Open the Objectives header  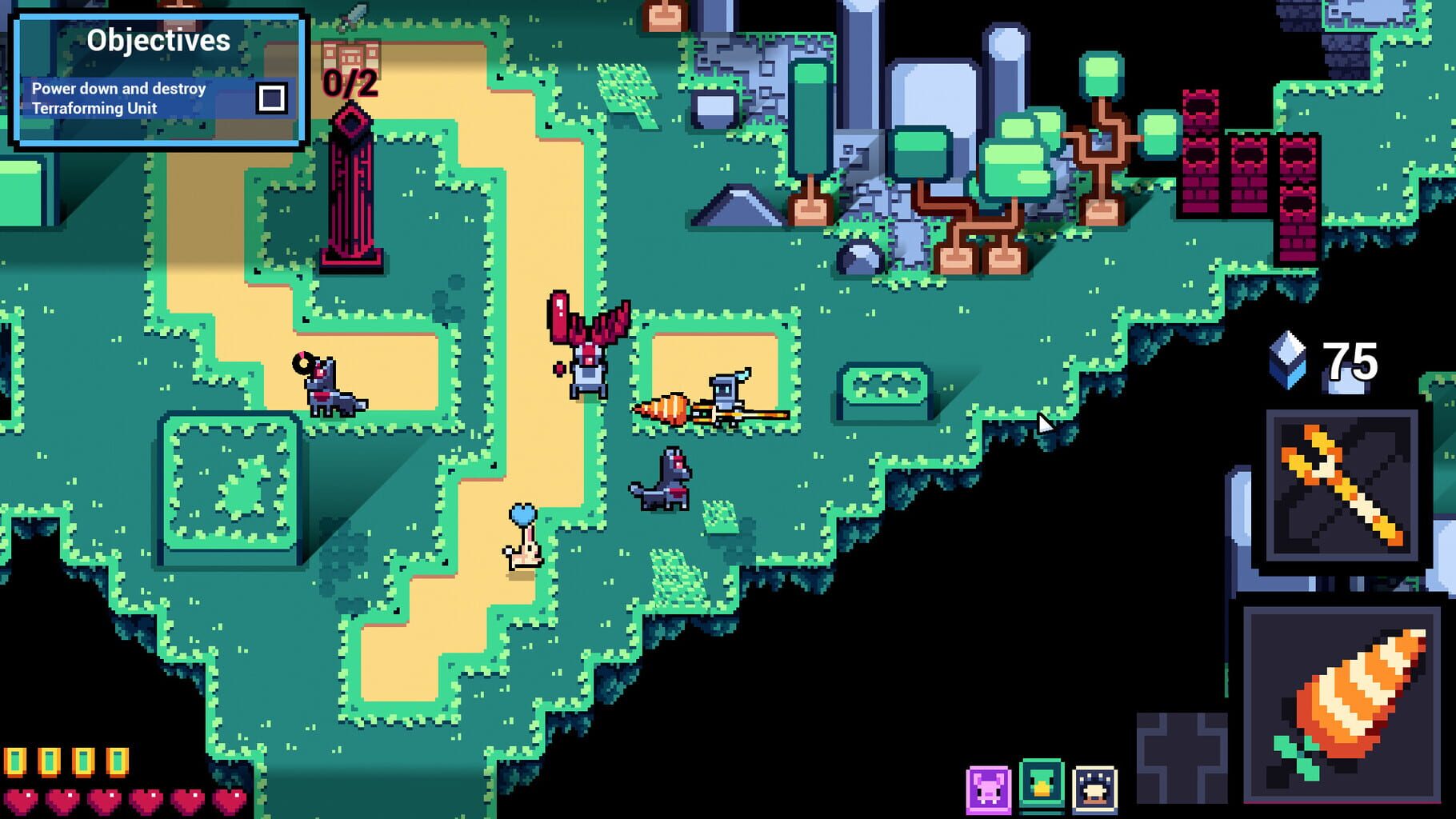160,39
